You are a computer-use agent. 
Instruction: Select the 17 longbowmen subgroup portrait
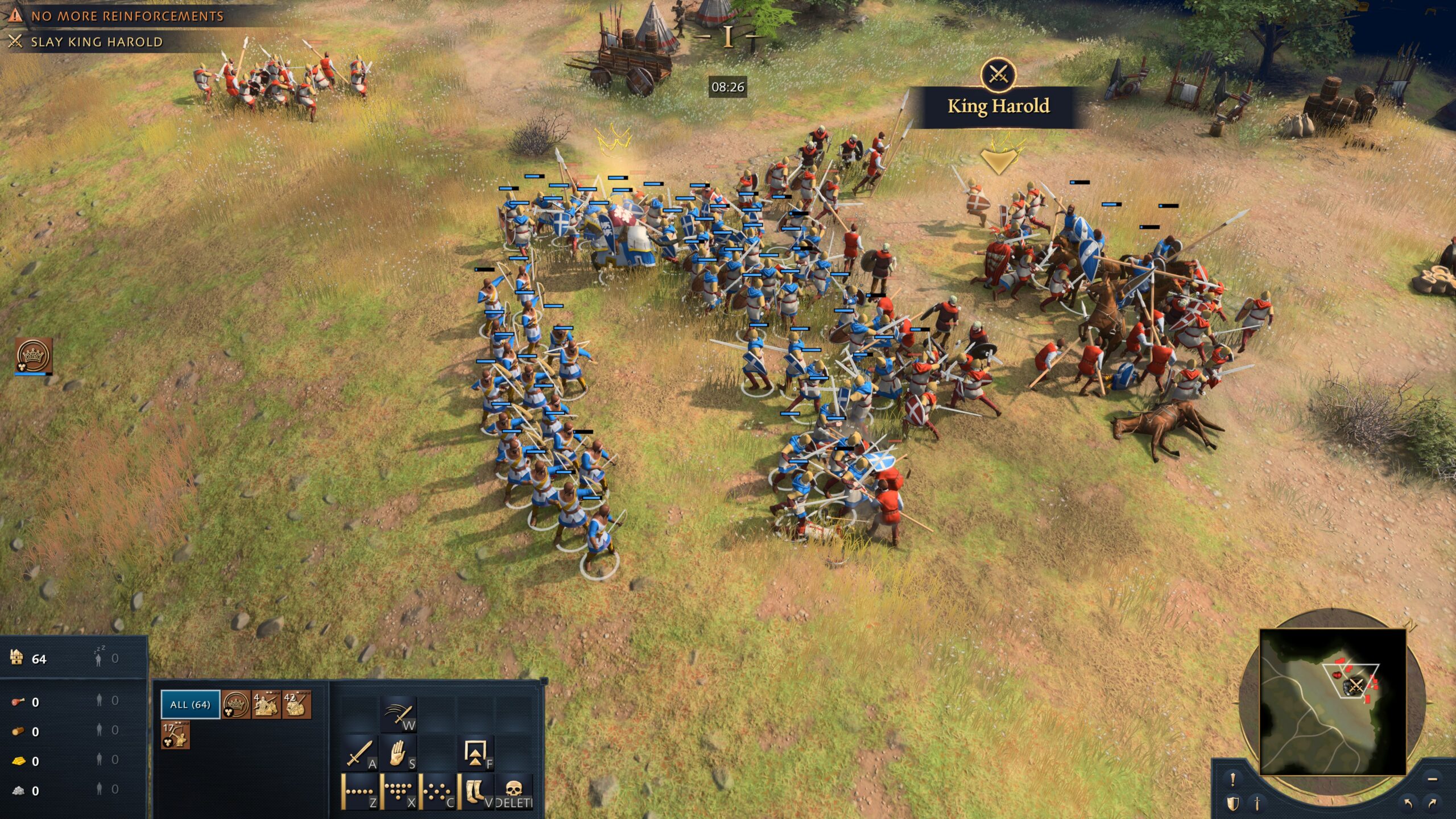[x=175, y=735]
